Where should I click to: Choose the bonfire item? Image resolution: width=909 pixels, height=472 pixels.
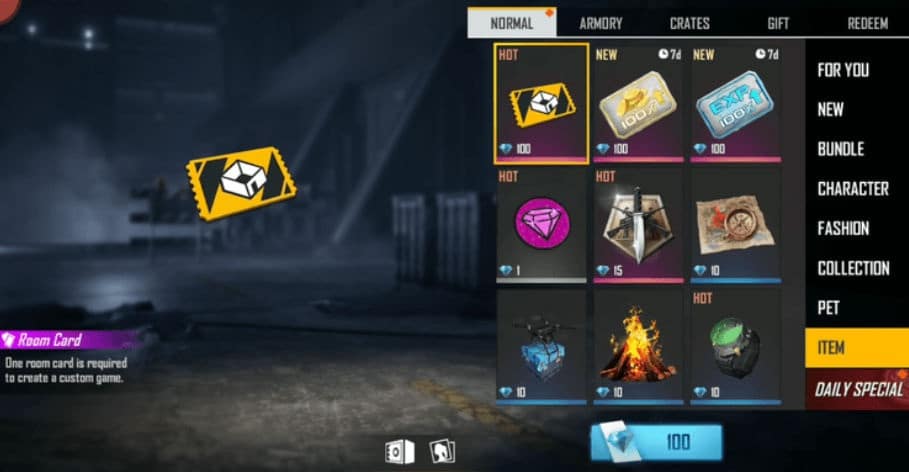(x=638, y=346)
